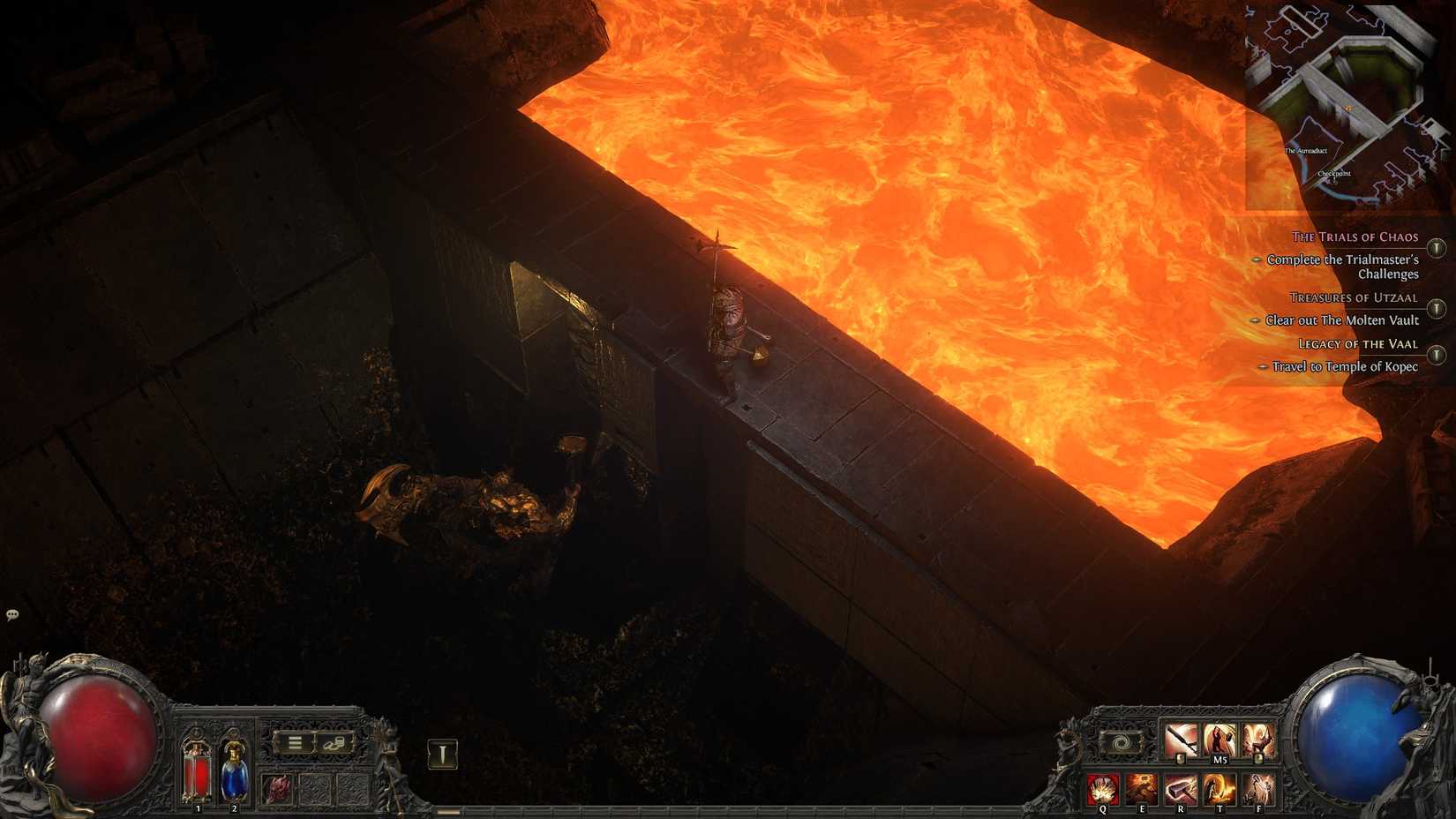This screenshot has width=1456, height=819.
Task: Toggle tracking for Treasures of Utzaal quest
Action: tap(1436, 307)
